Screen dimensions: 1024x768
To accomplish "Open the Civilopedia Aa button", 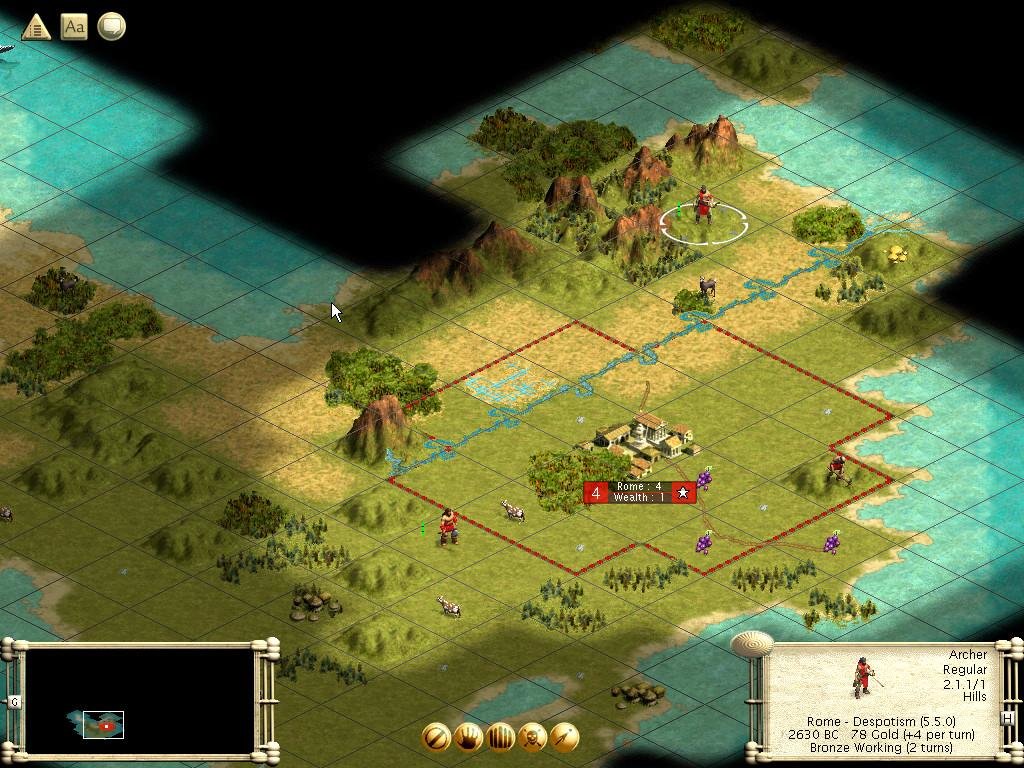I will click(74, 27).
